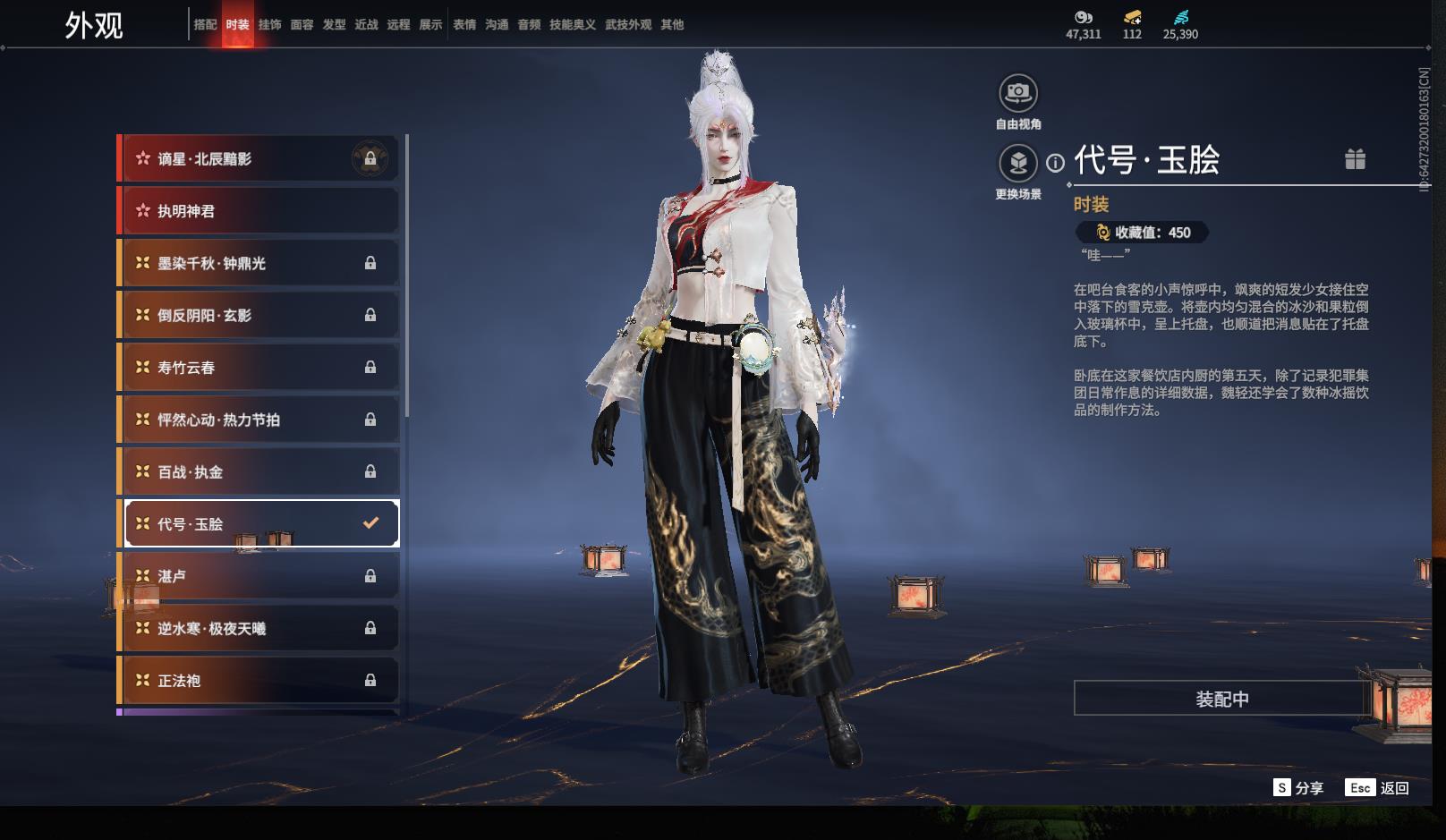This screenshot has width=1446, height=840.
Task: Select the 倒反阴阳·玄影 outfit
Action: (259, 315)
